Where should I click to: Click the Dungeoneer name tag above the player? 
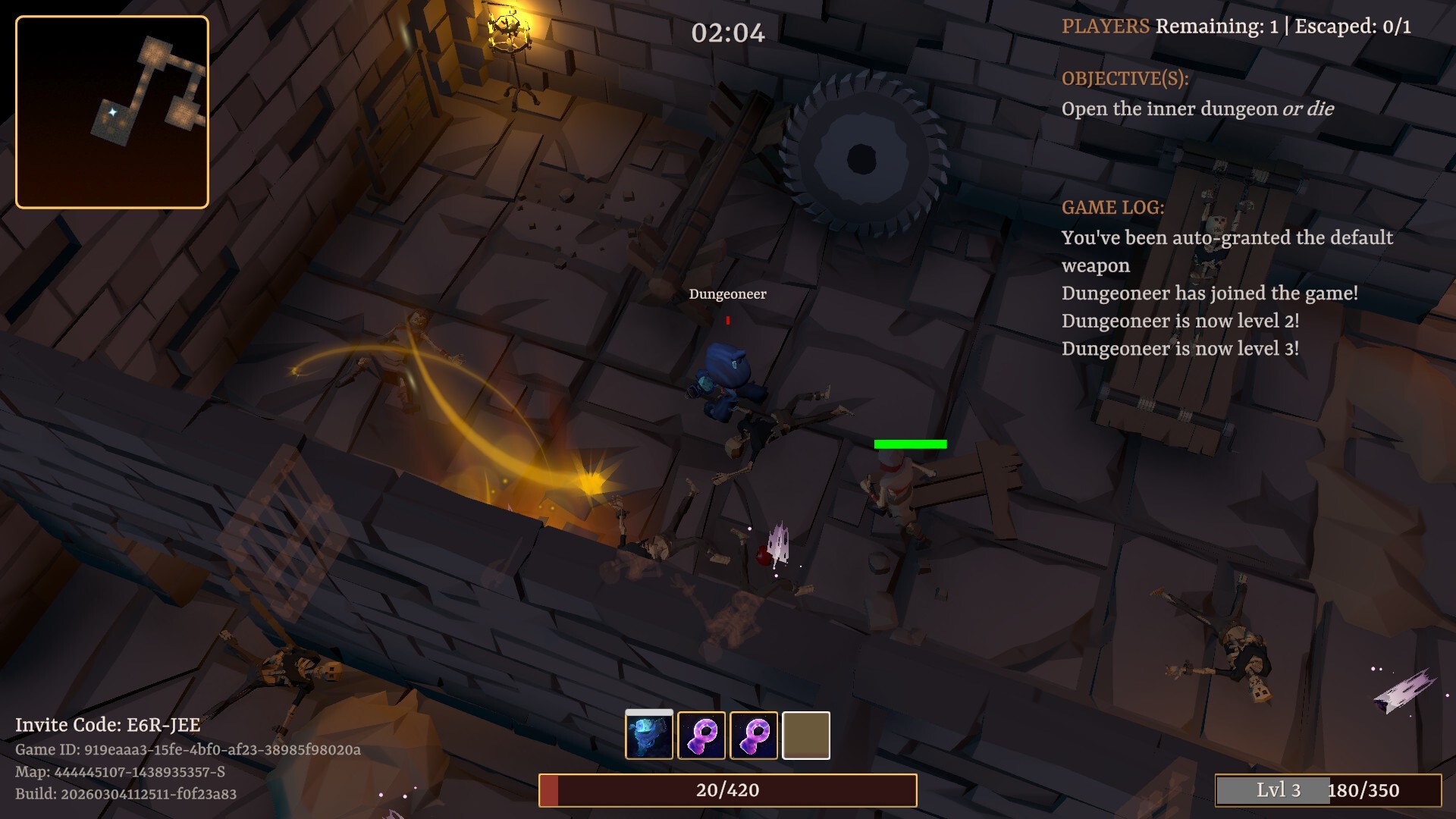click(727, 294)
